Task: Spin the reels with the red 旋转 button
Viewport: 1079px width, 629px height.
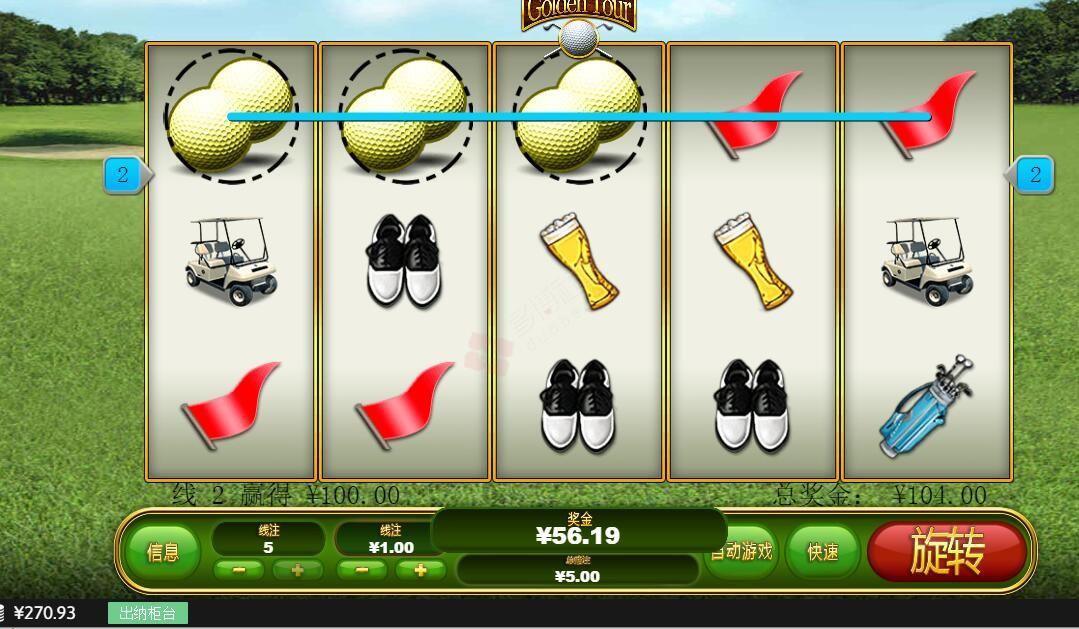Action: (x=946, y=552)
